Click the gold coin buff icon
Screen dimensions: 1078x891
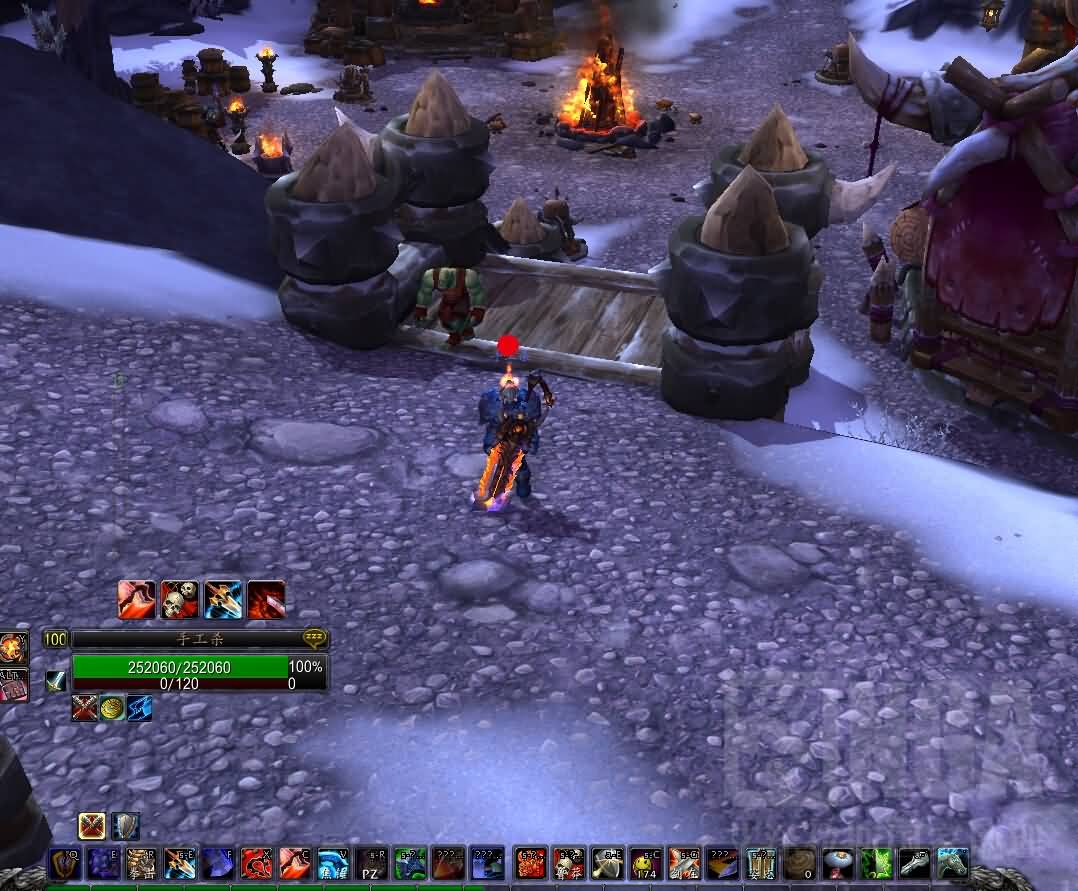(112, 708)
